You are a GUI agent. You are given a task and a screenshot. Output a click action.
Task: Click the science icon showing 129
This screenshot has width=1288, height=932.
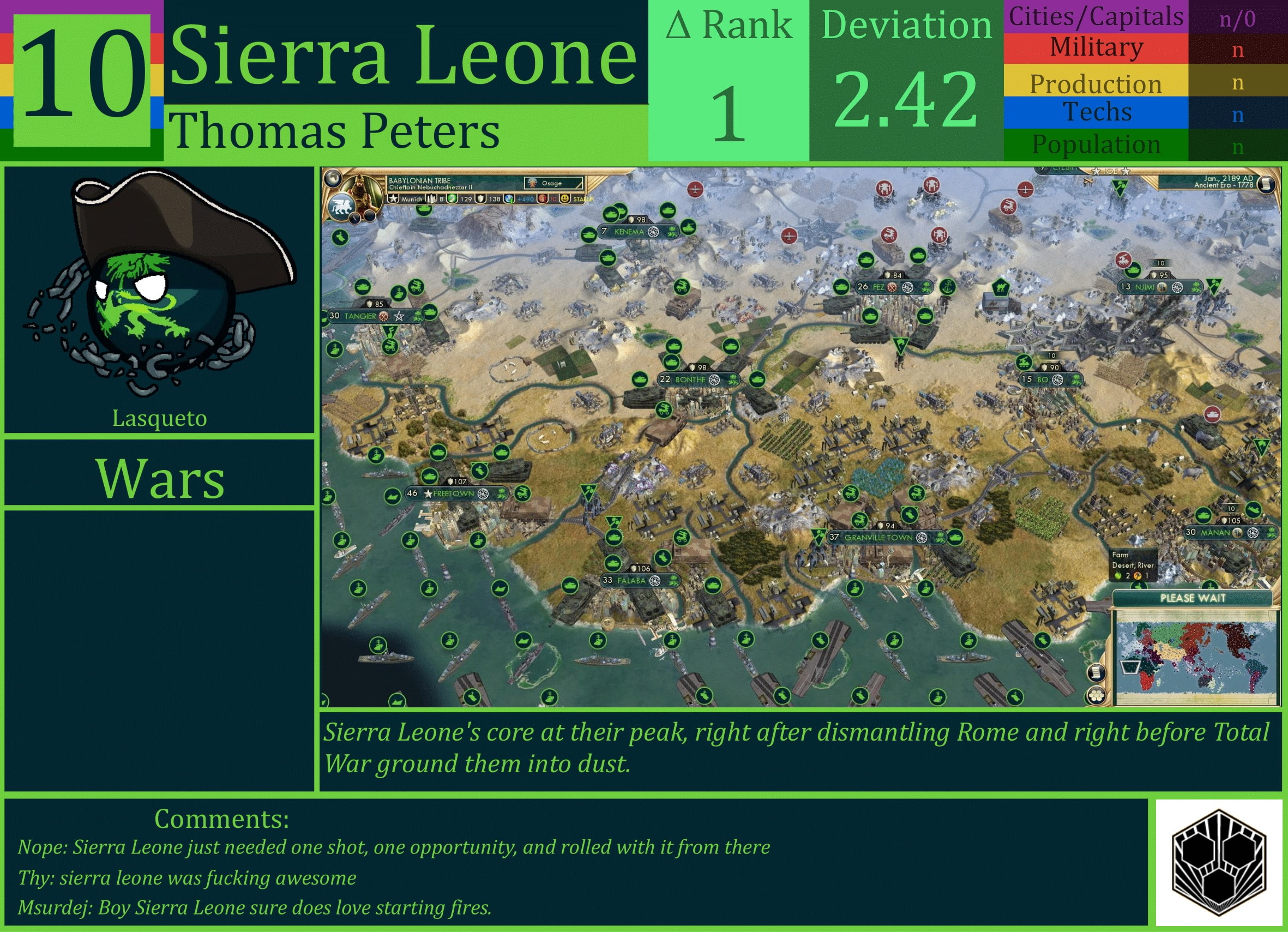point(452,200)
